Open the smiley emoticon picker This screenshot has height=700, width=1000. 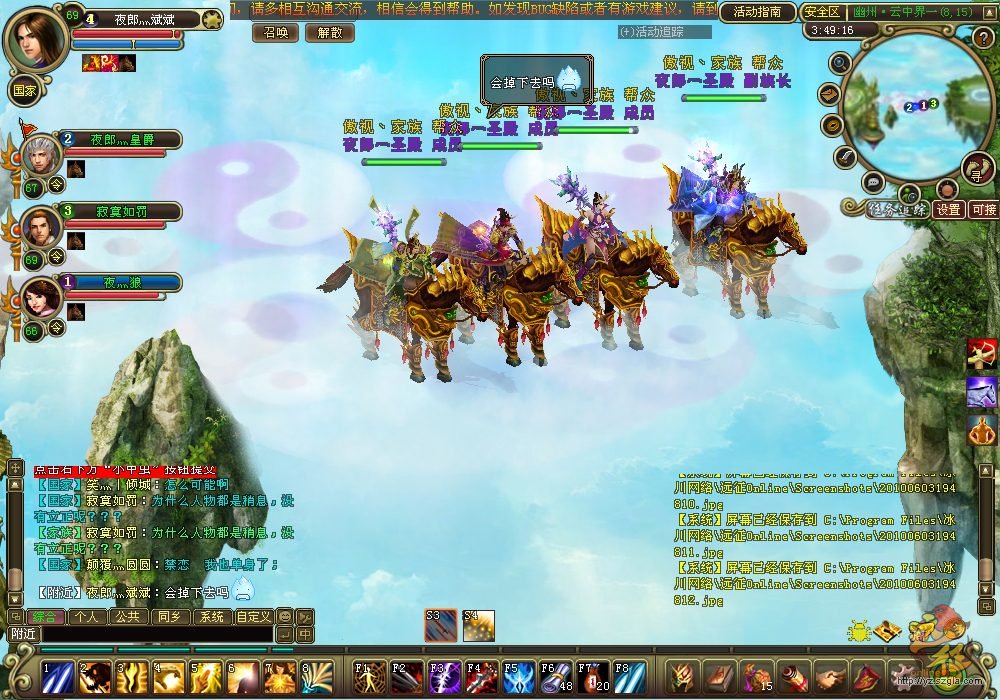point(285,617)
